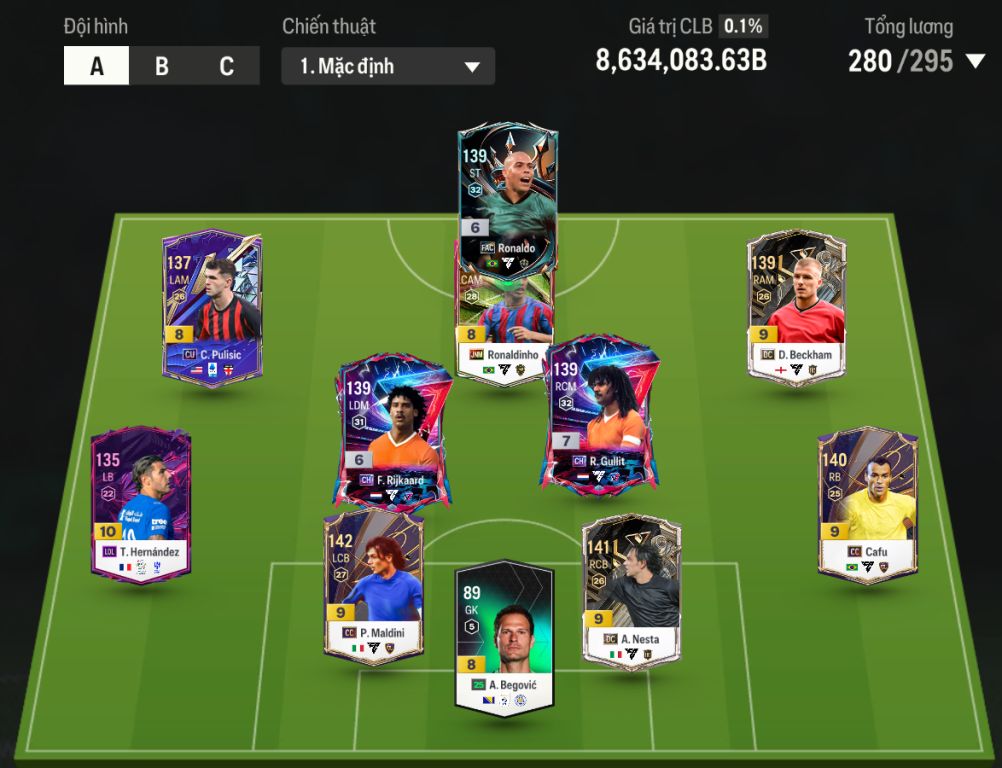This screenshot has width=1002, height=768.
Task: Switch to squad tab A
Action: [x=97, y=67]
